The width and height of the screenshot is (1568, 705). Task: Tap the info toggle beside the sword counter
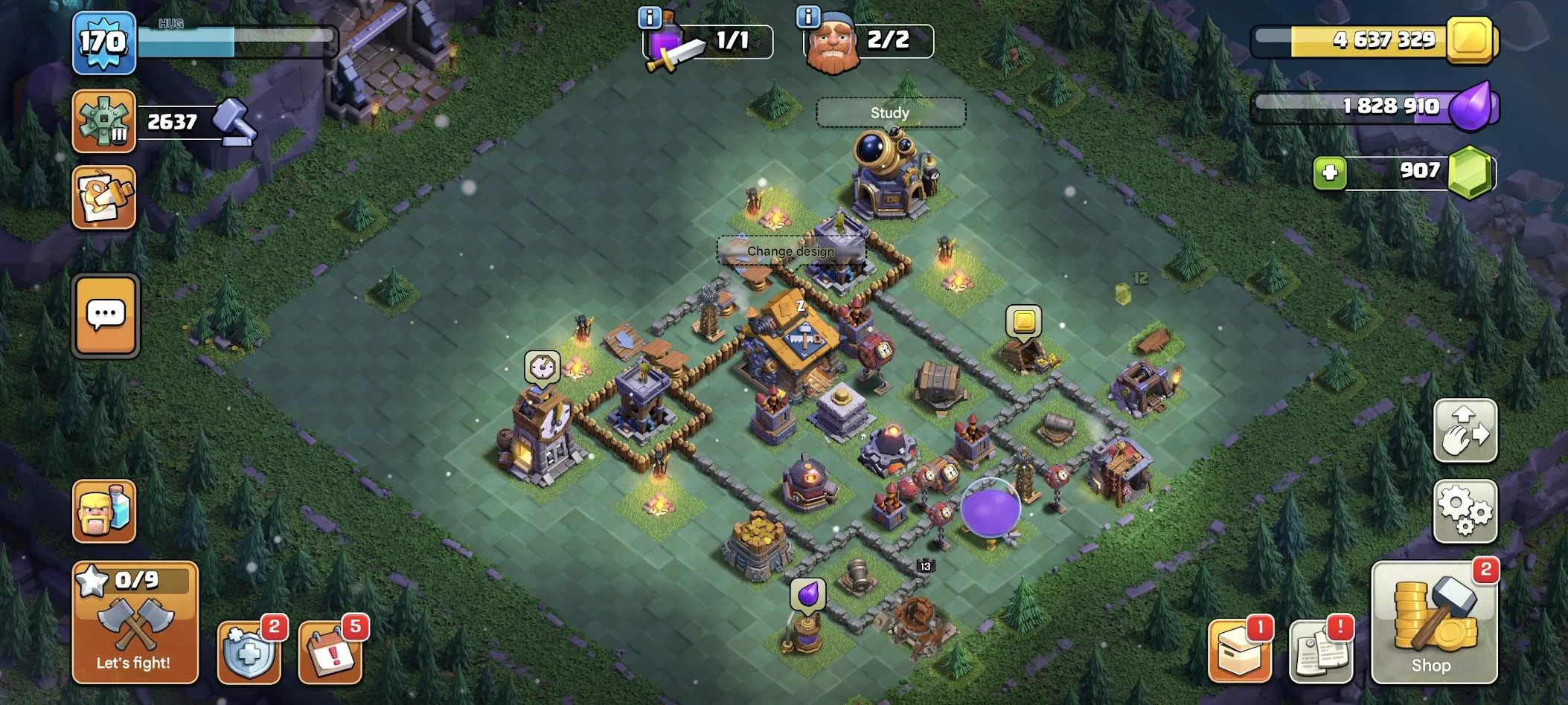point(651,16)
